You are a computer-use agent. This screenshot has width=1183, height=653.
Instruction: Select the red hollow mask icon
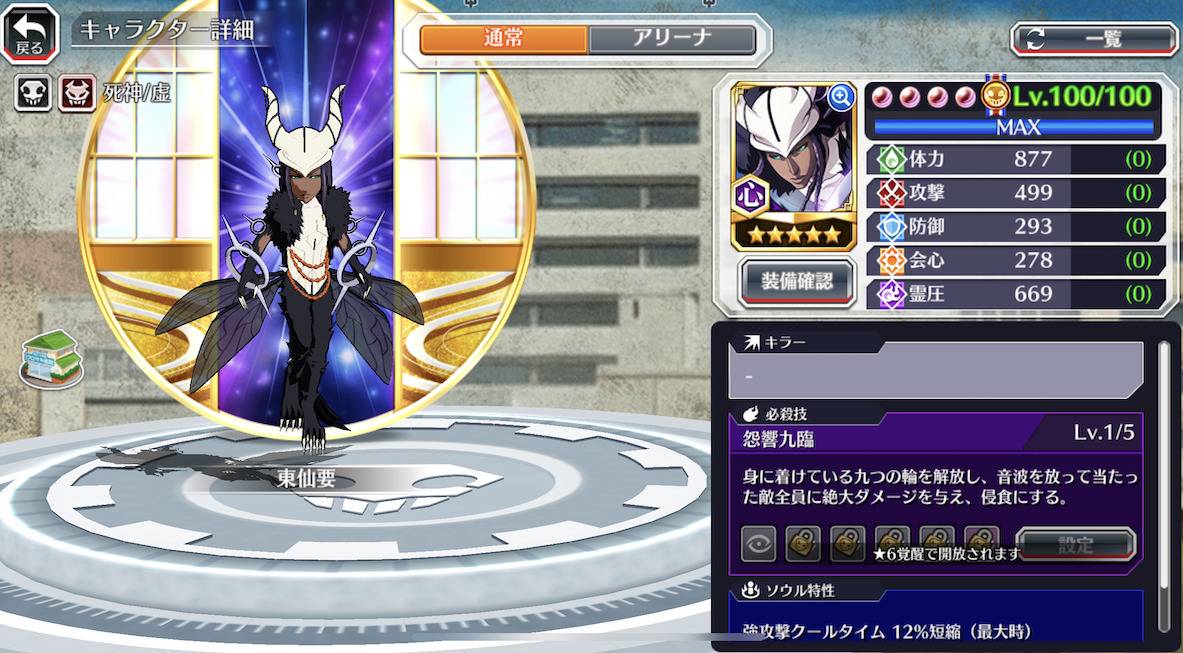pos(74,93)
